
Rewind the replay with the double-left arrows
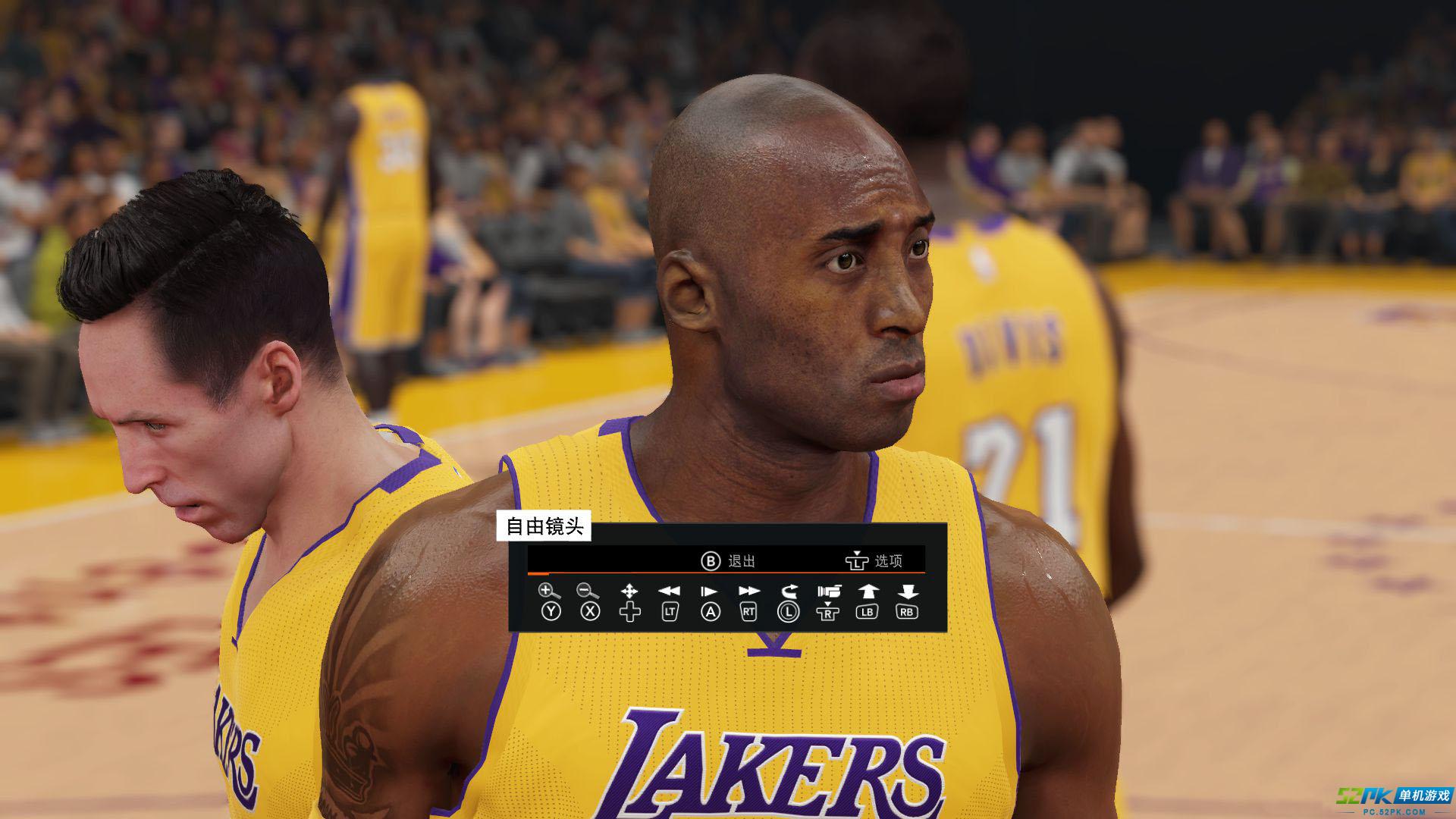[x=669, y=591]
